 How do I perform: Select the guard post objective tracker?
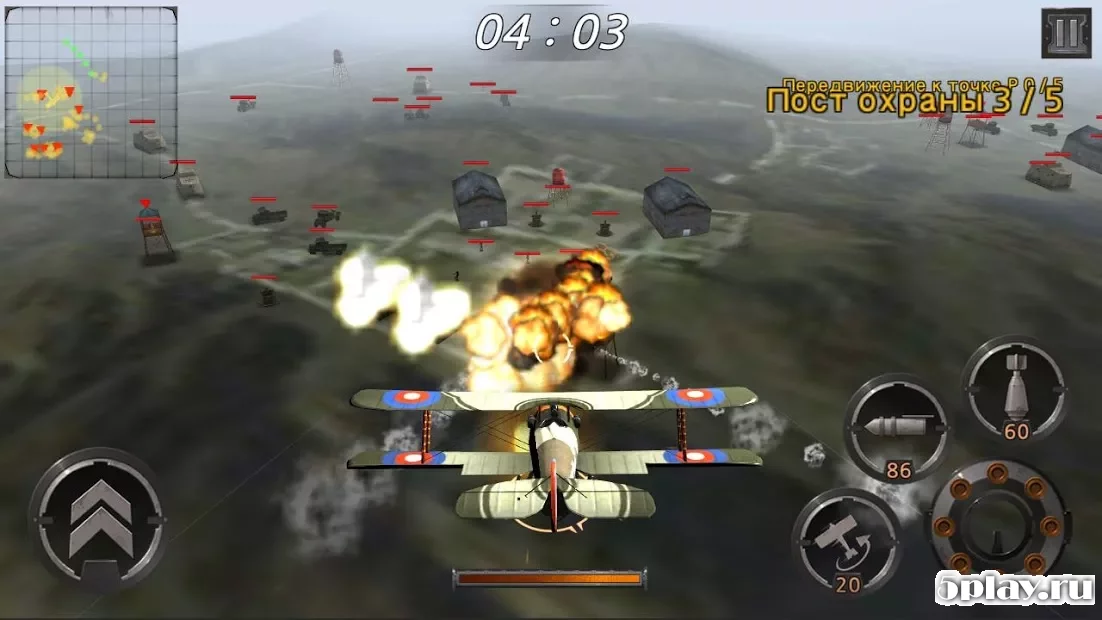point(914,99)
